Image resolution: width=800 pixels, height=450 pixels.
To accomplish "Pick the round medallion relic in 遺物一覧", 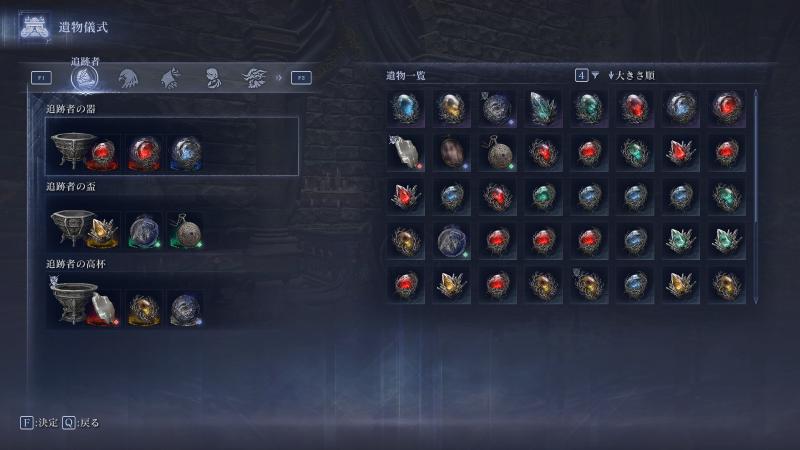I will coord(497,152).
